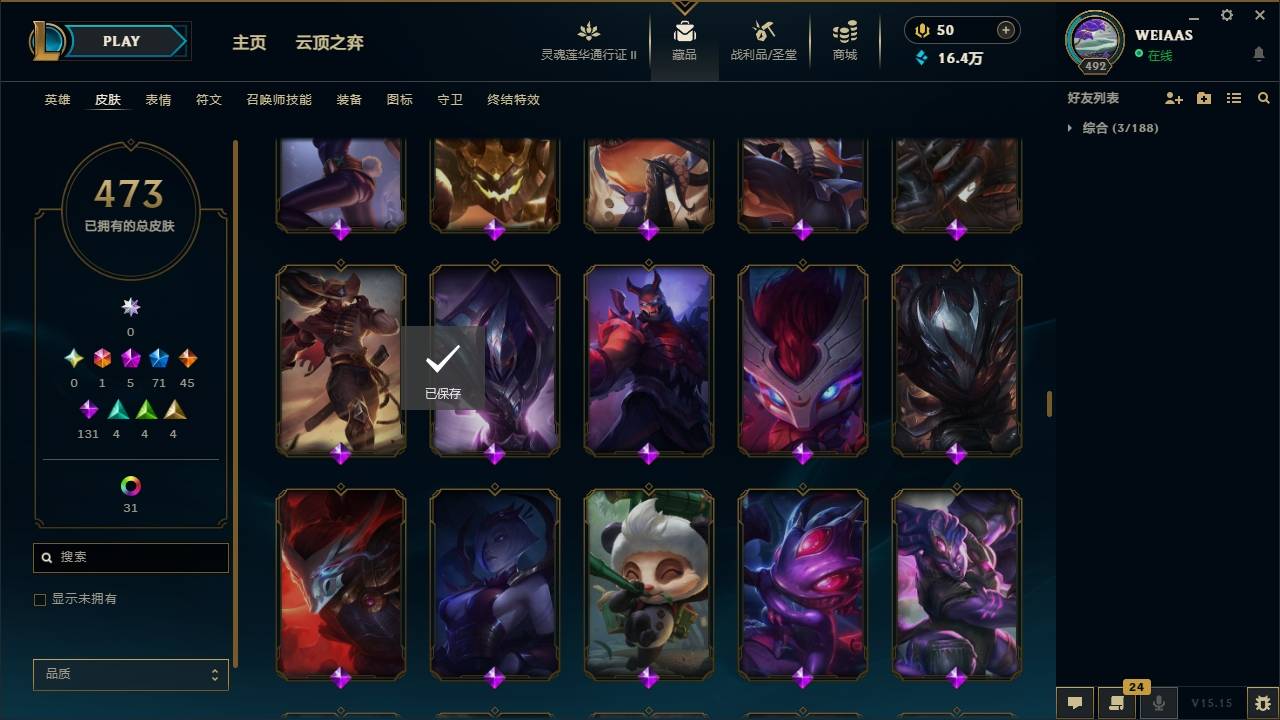
Task: Click the skin search input field
Action: (130, 557)
